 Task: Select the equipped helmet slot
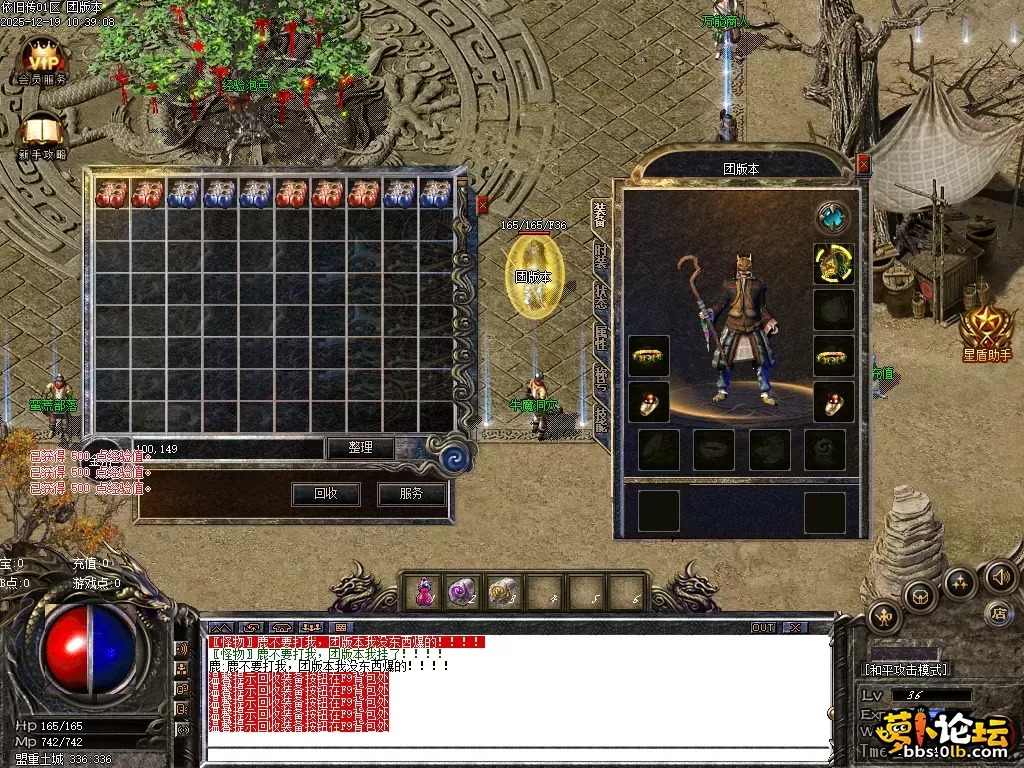(x=833, y=263)
